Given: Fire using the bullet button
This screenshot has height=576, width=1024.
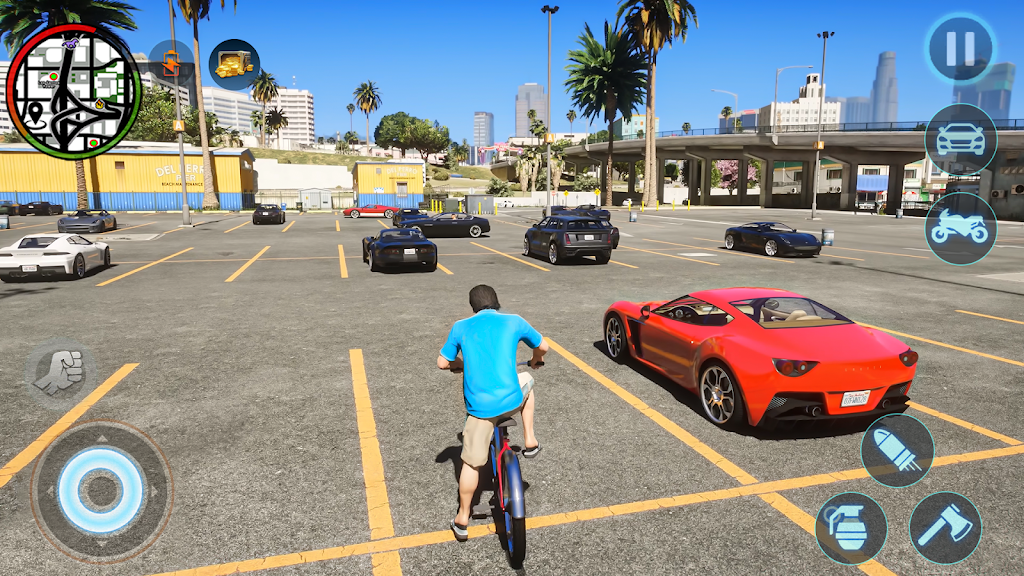Looking at the screenshot, I should pos(897,450).
